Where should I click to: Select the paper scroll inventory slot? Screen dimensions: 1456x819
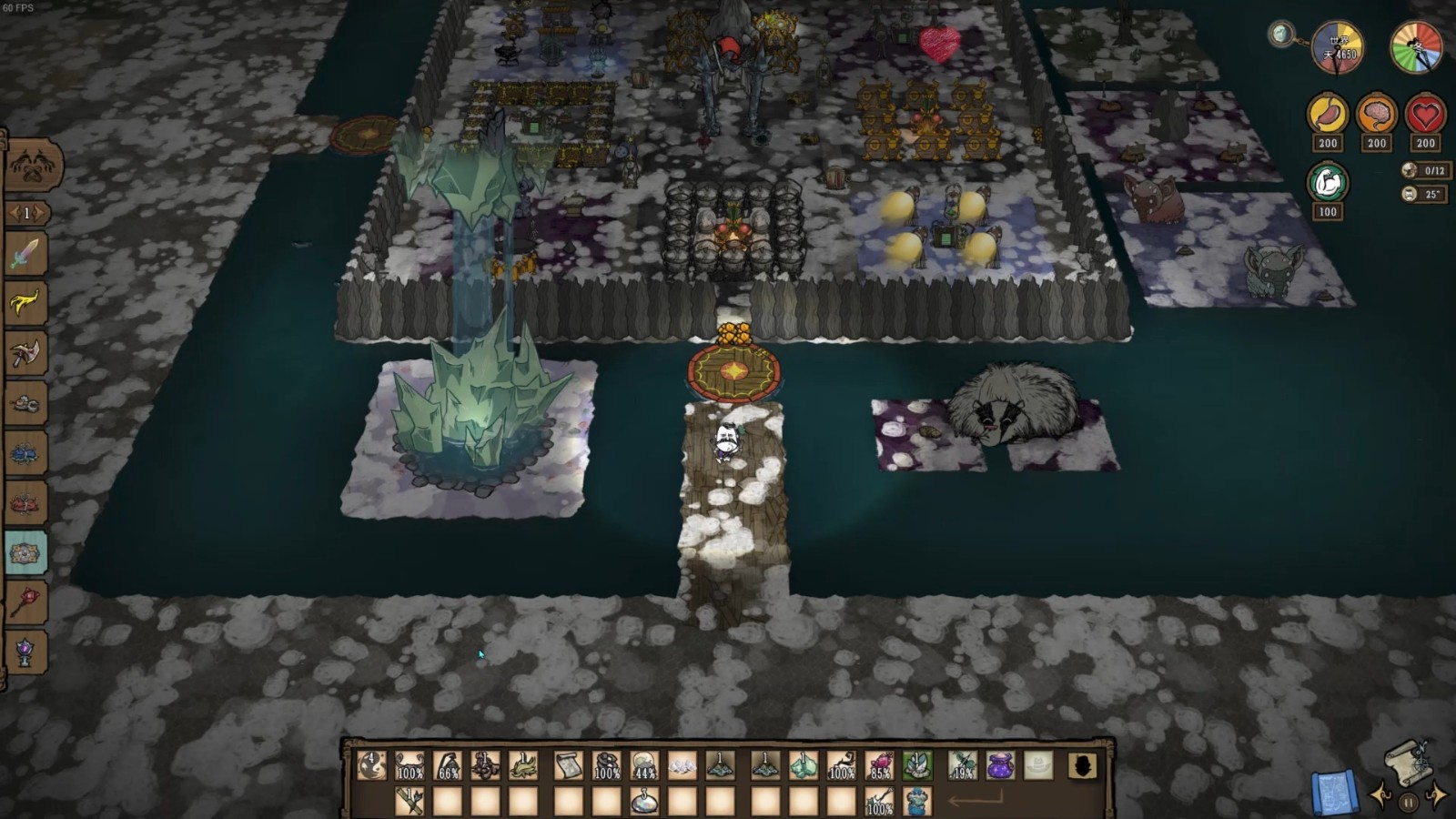coord(568,766)
